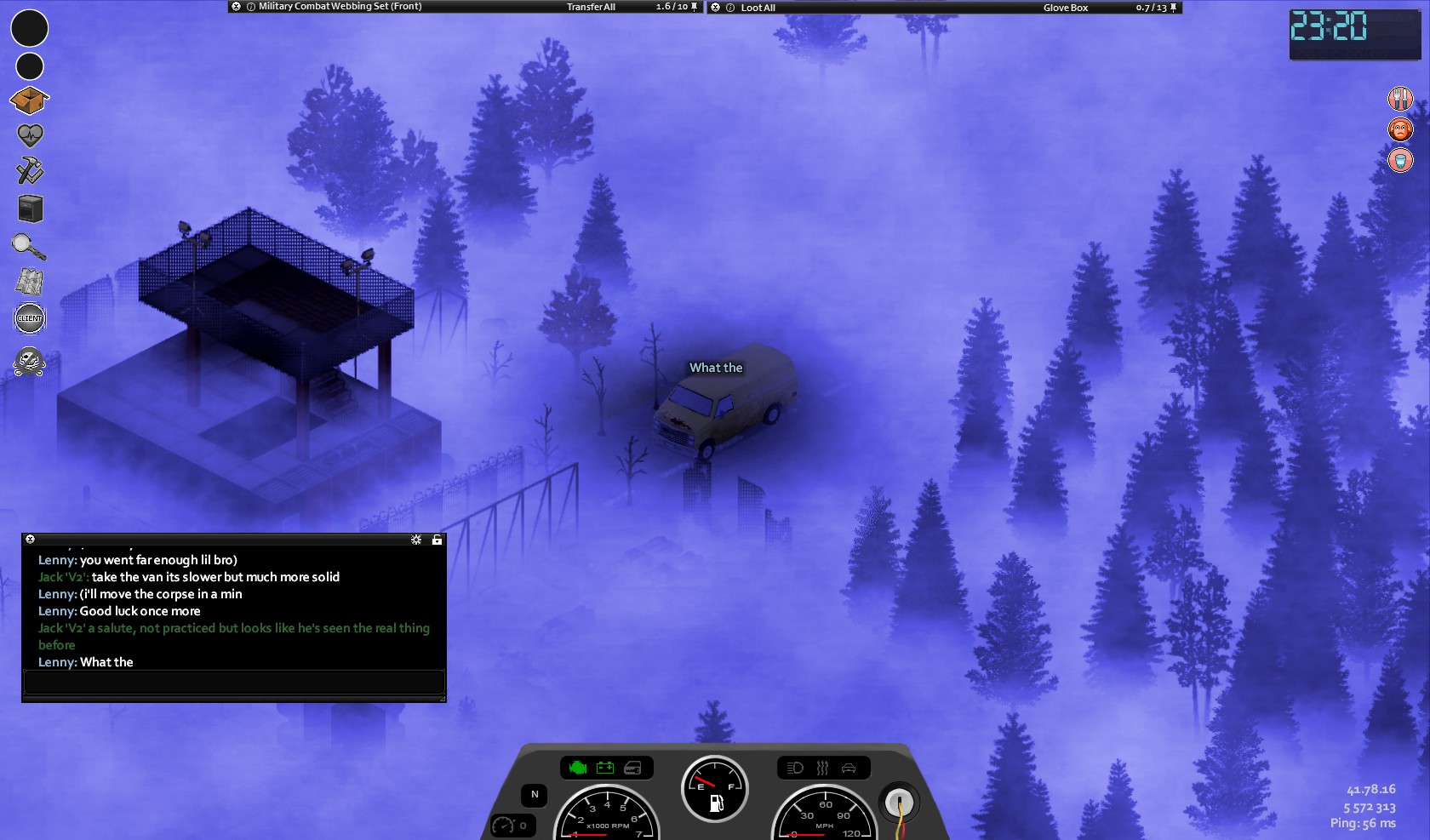Screen dimensions: 1430x840
Task: Click the green engine status icon
Action: pyautogui.click(x=578, y=768)
